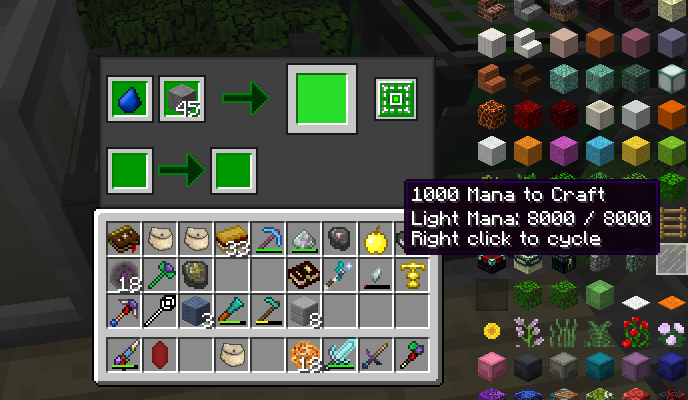Click the green staff with purple gem

(159, 274)
